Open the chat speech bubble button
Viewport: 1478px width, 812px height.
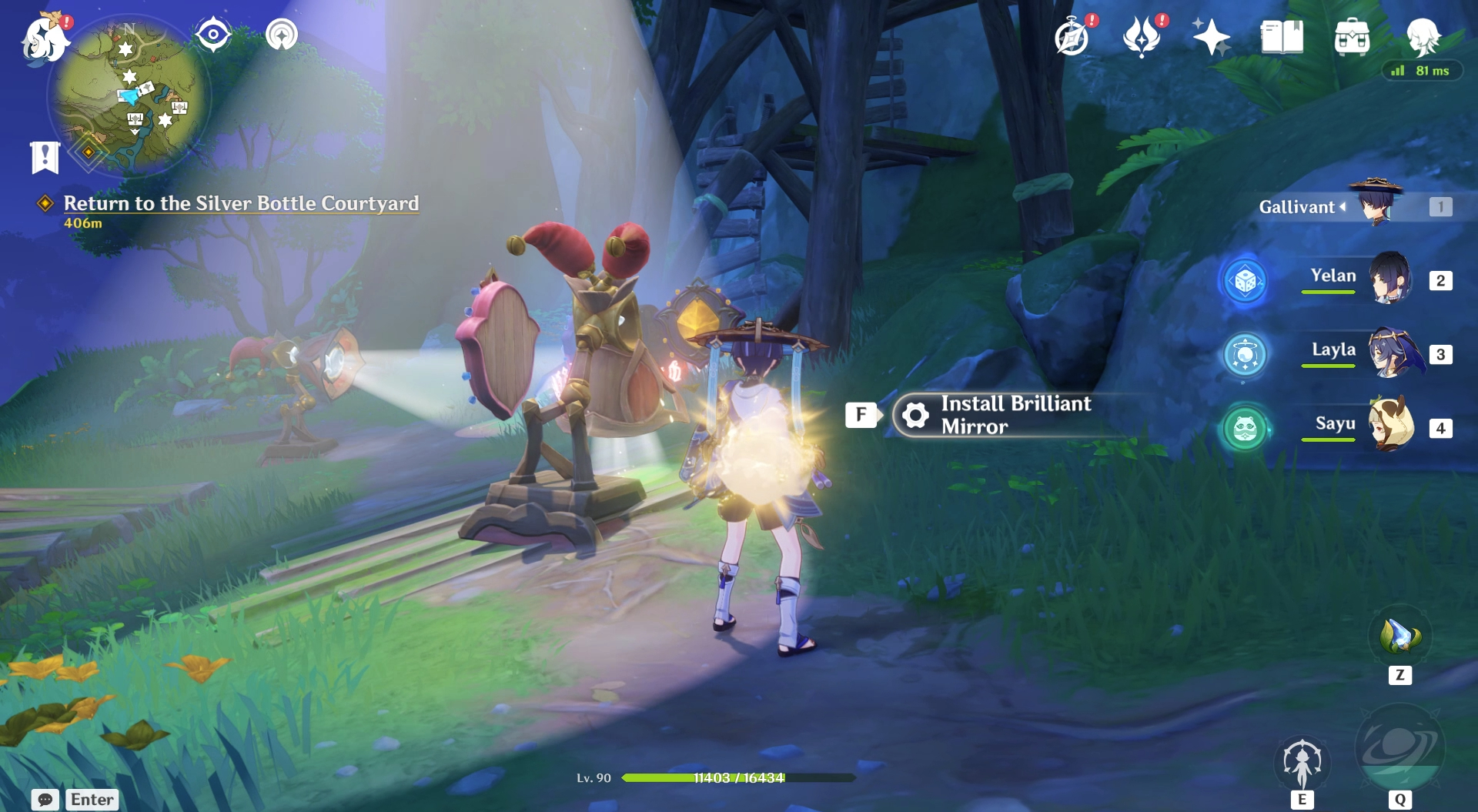(45, 800)
